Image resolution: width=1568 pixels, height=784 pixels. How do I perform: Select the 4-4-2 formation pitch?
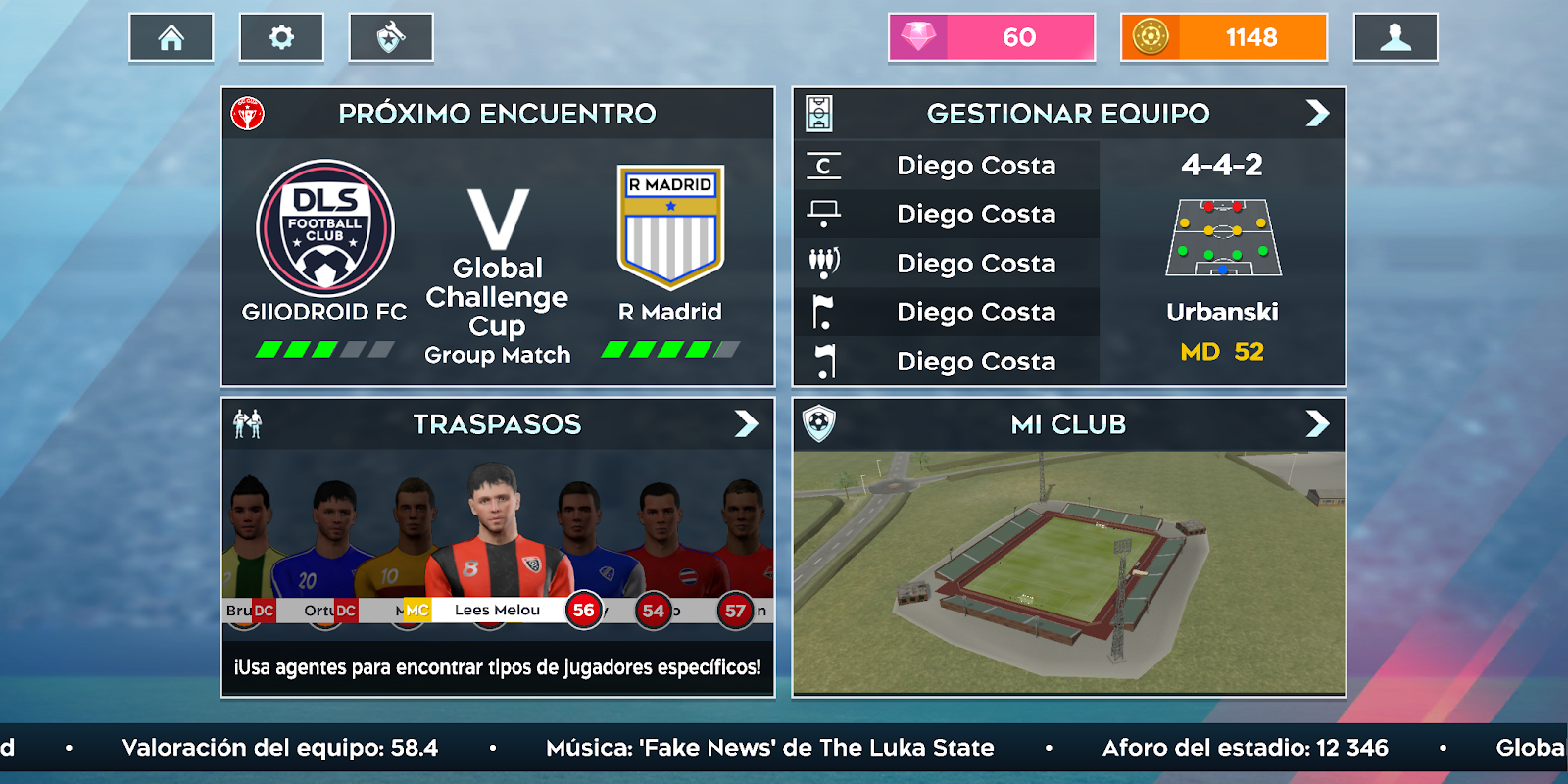pos(1222,237)
